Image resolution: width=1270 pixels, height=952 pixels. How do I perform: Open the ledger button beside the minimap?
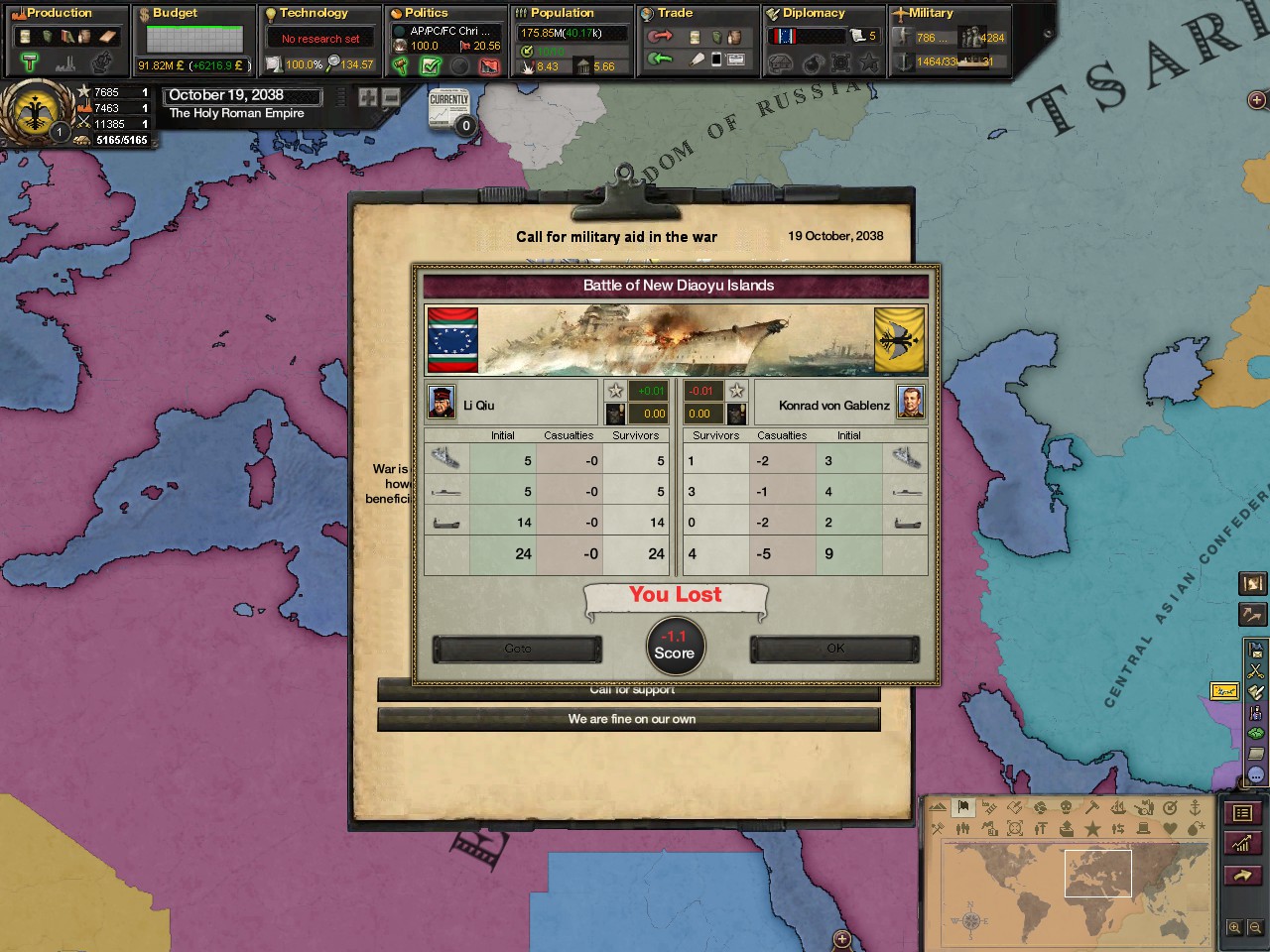pos(1242,814)
